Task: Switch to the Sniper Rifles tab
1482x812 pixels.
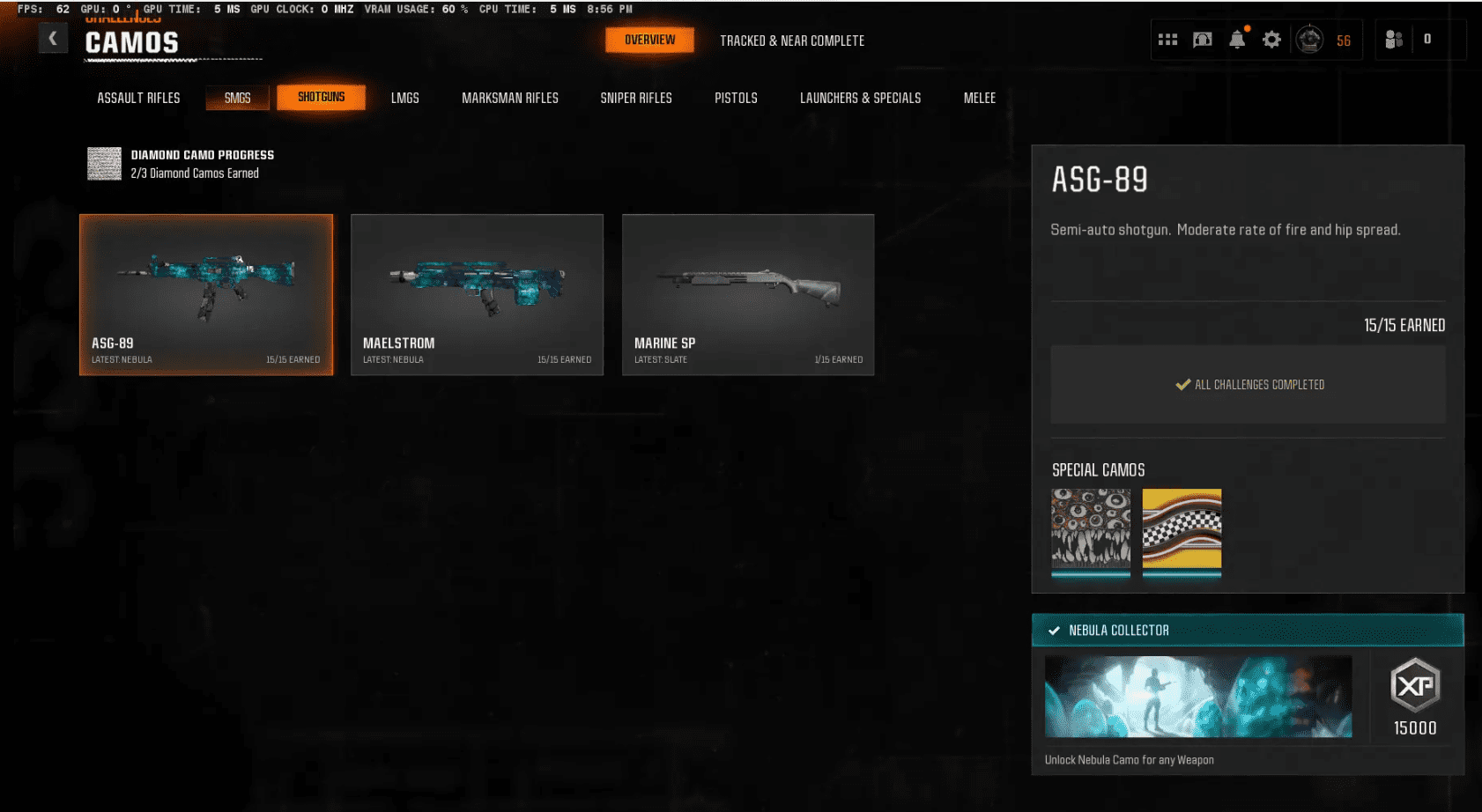Action: coord(636,98)
